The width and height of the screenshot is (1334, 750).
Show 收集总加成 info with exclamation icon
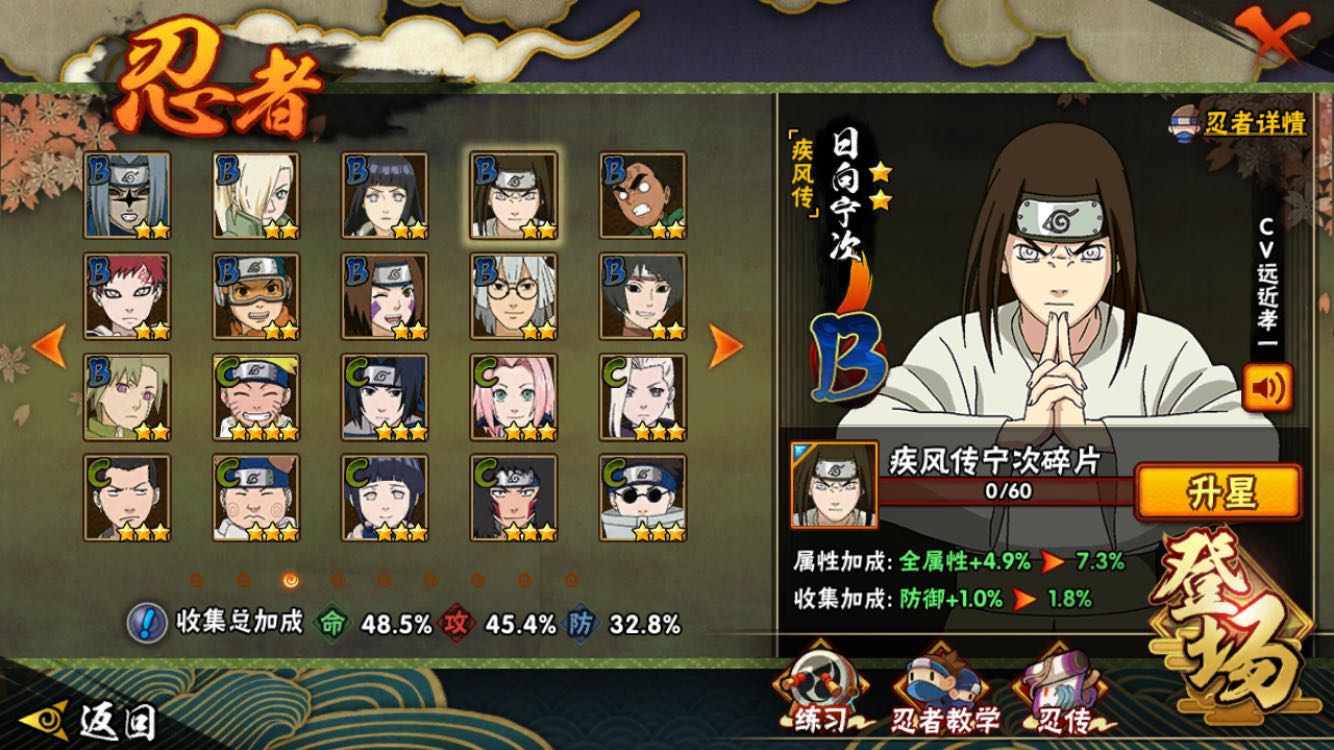(147, 623)
